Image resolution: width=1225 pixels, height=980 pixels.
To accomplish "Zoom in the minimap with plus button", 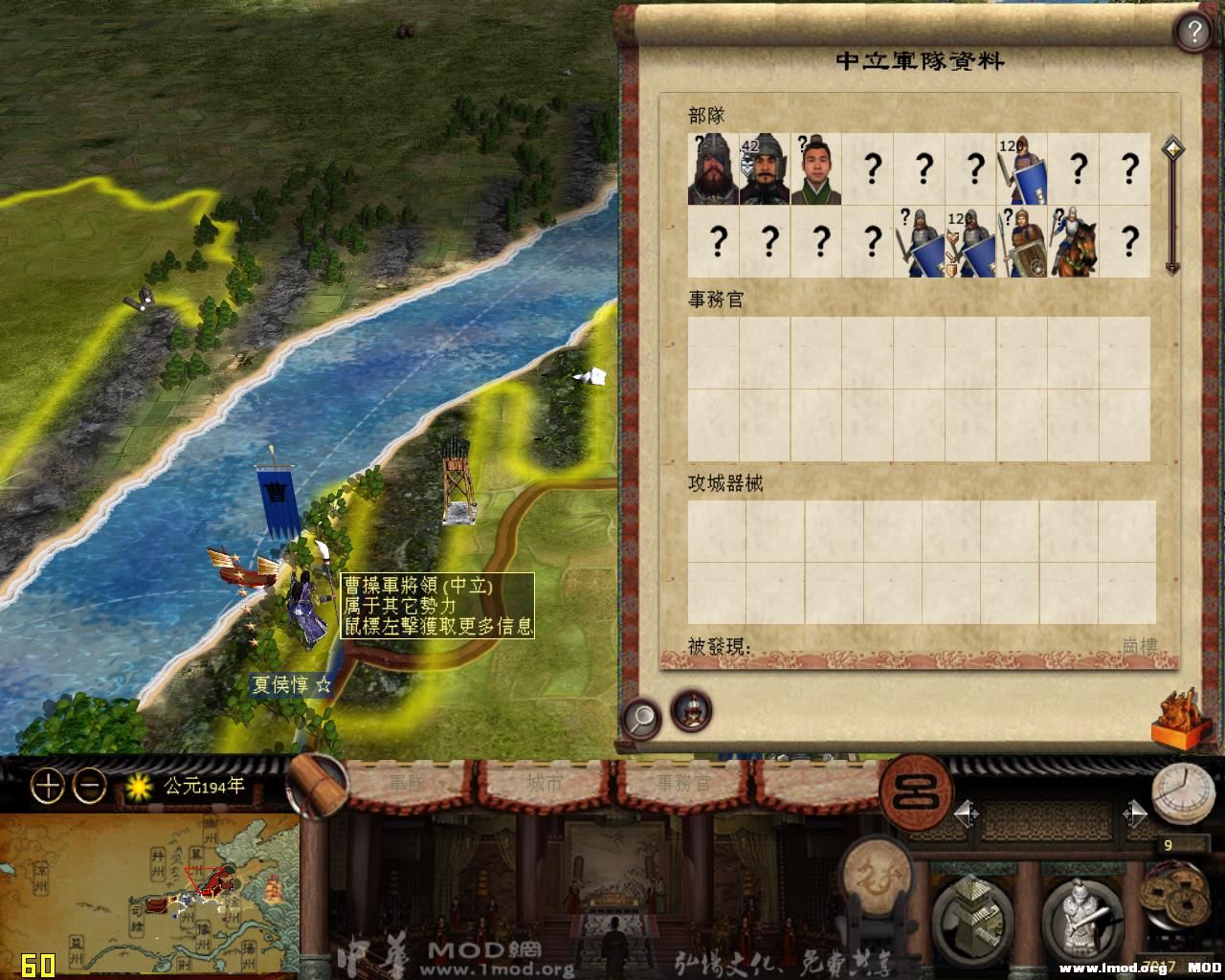I will (x=47, y=787).
